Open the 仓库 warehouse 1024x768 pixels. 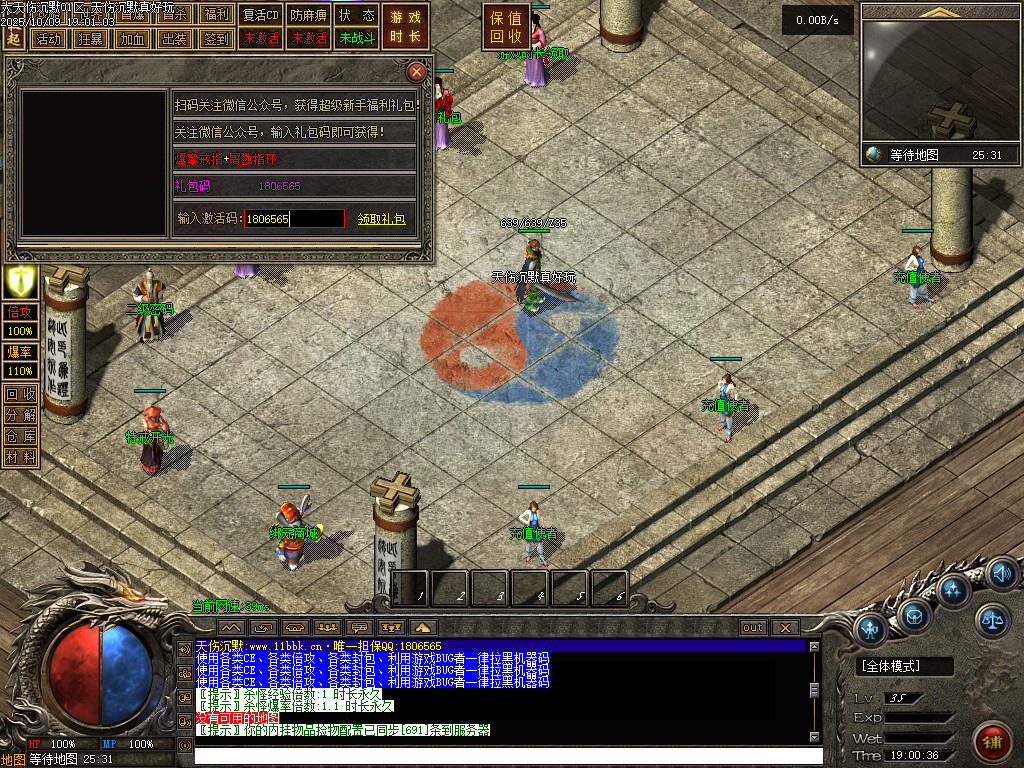[x=21, y=436]
